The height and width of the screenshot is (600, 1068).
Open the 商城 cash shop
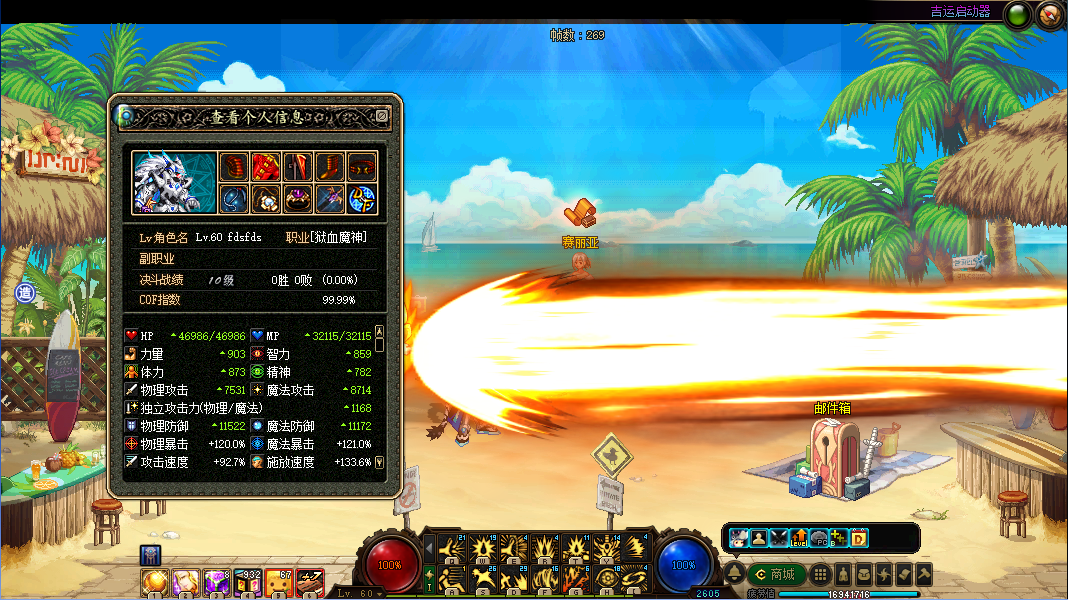[x=778, y=574]
